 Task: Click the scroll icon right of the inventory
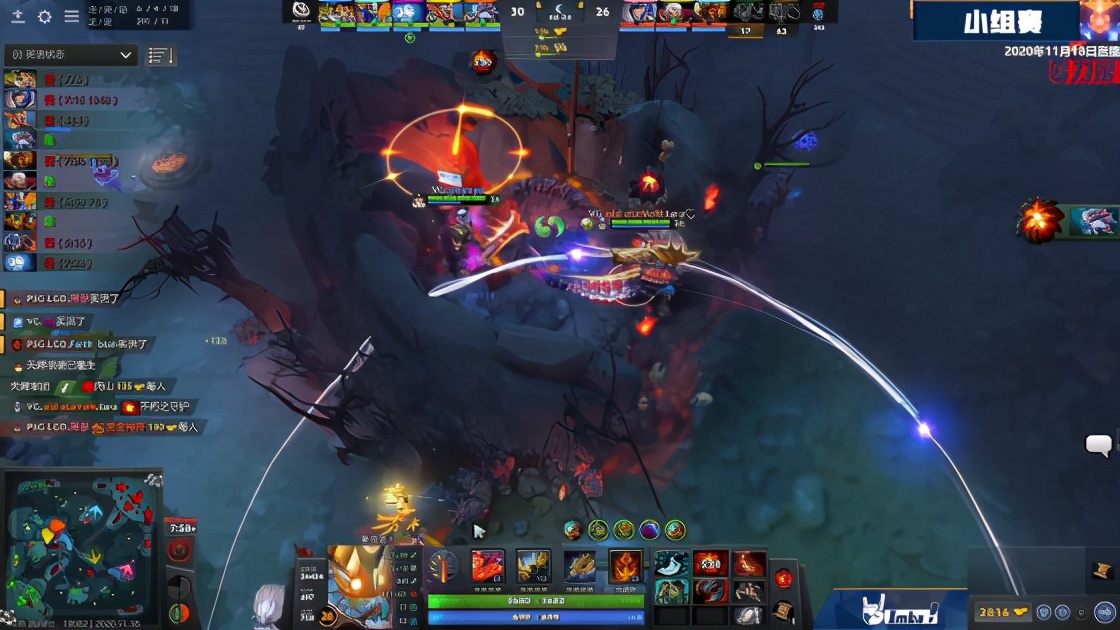(x=784, y=608)
